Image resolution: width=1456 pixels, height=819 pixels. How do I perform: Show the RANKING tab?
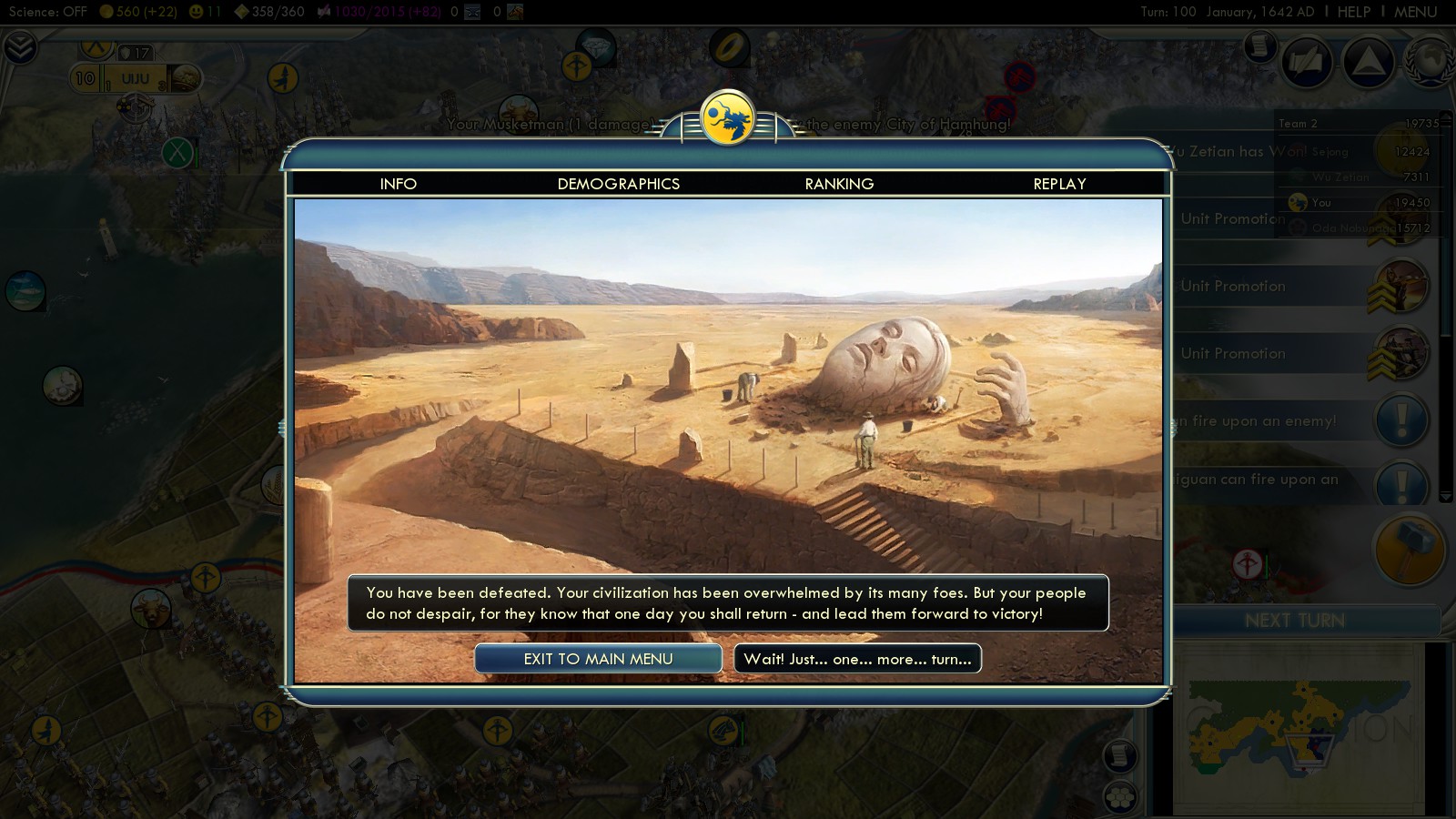839,184
